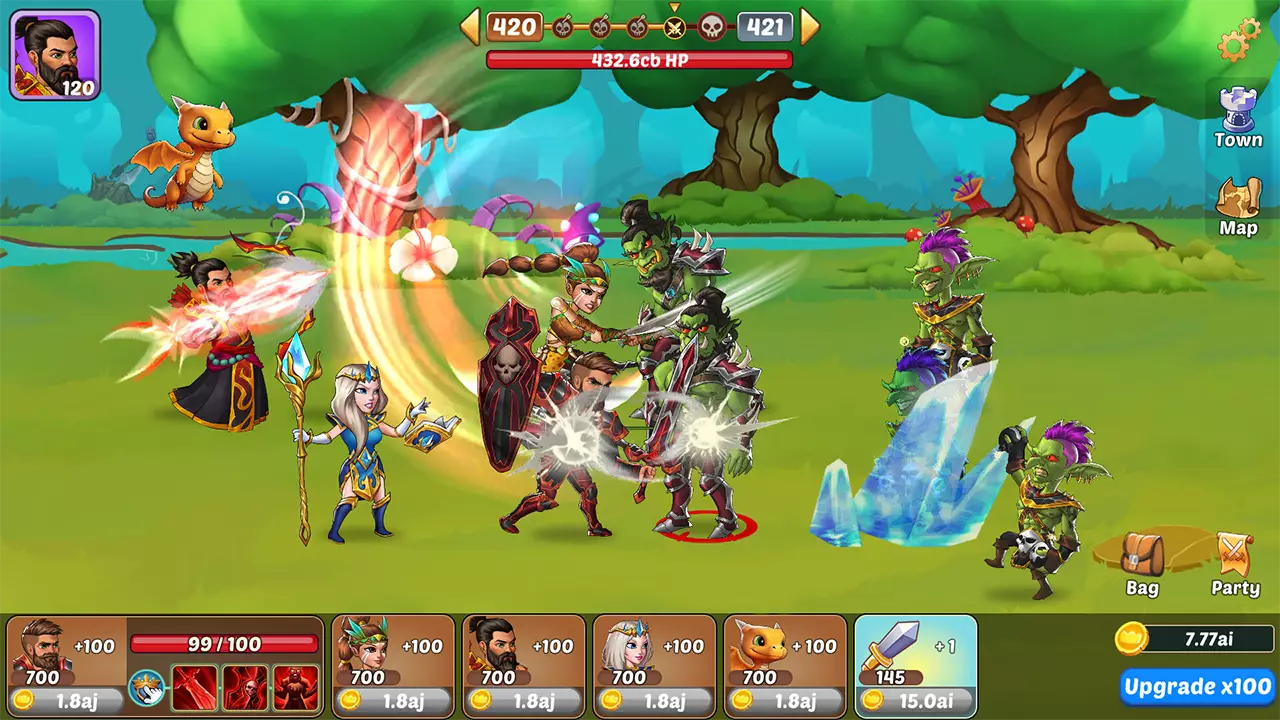Toggle the auto-cast hand icon

(146, 687)
